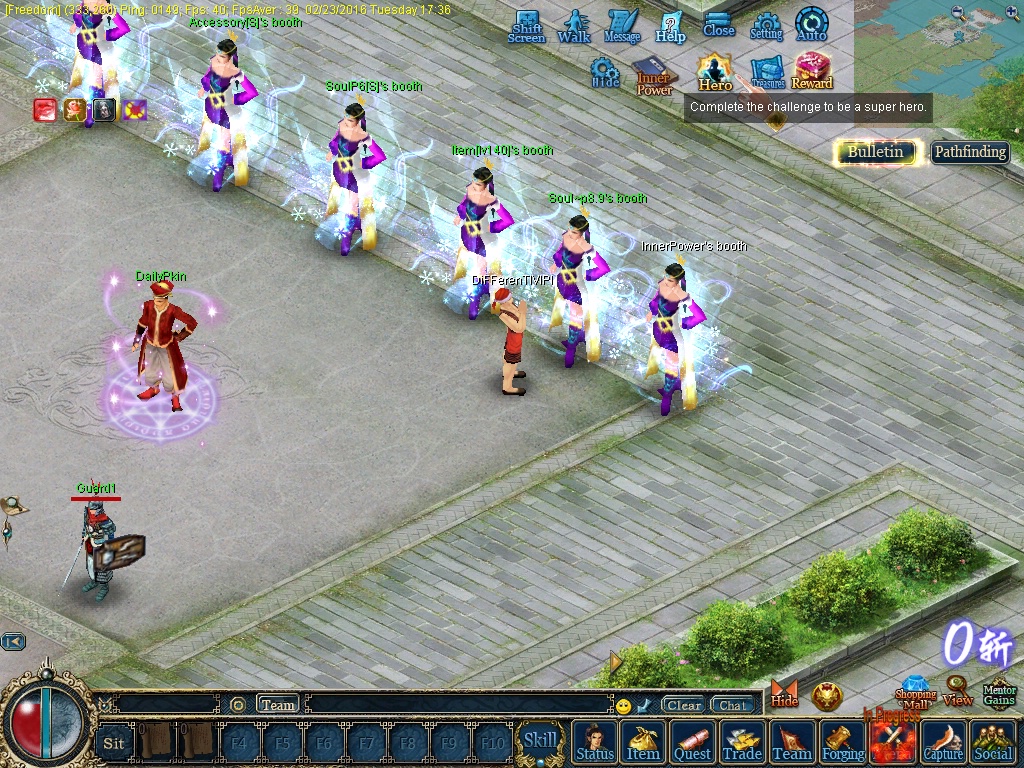The width and height of the screenshot is (1024, 768).
Task: Select the Team chat channel button
Action: coord(278,704)
